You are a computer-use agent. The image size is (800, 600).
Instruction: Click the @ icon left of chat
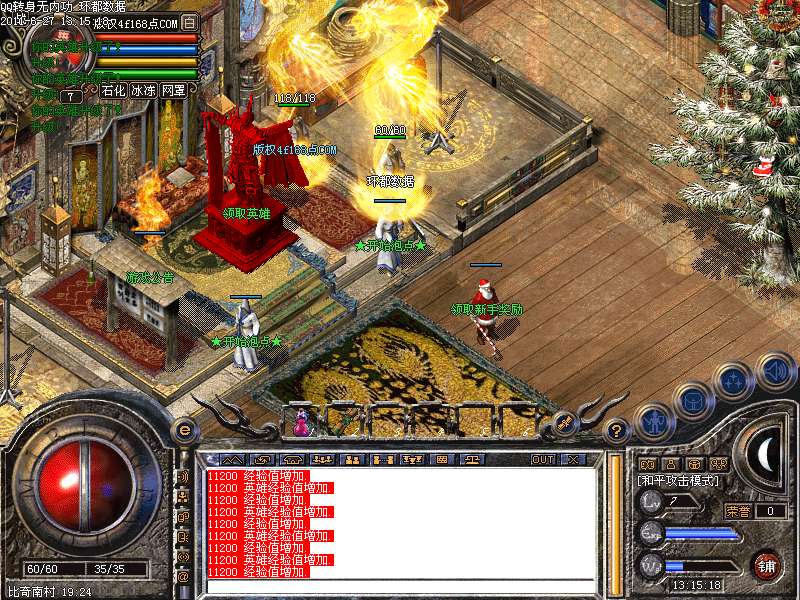click(183, 577)
